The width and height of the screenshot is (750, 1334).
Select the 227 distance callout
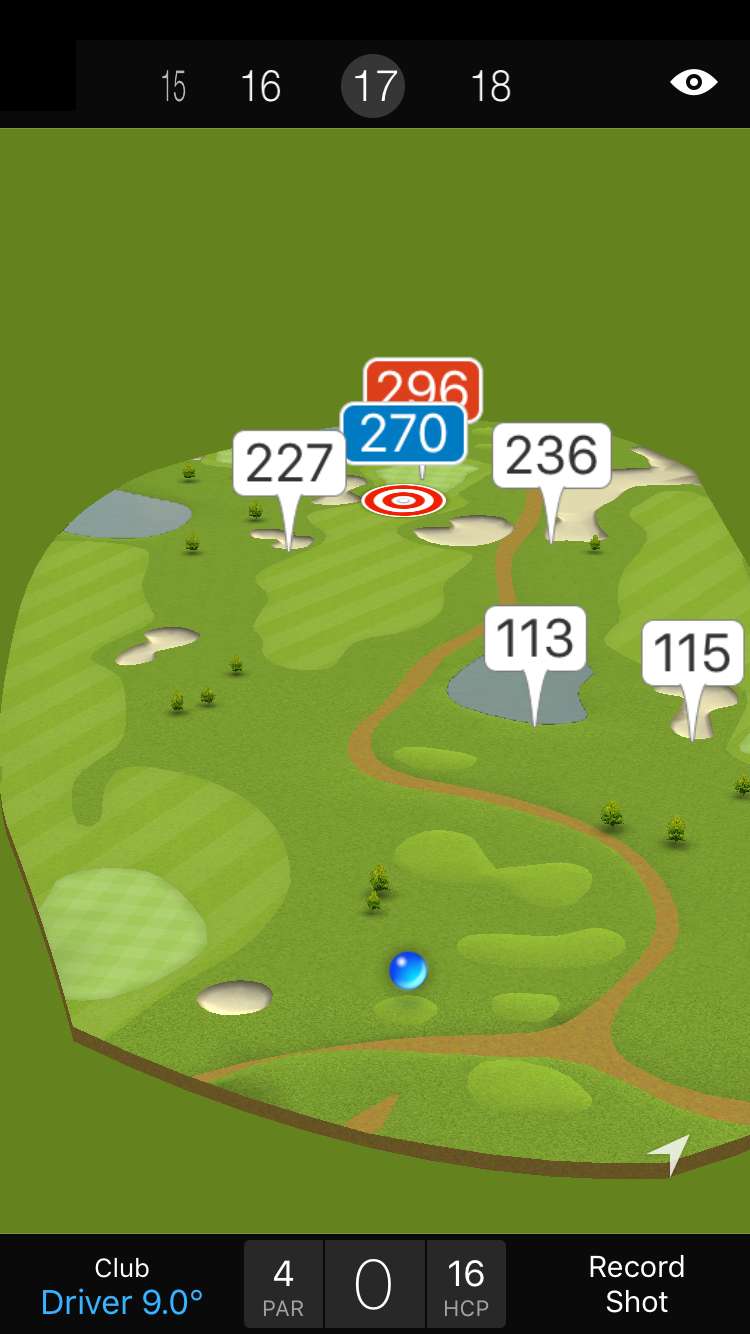[289, 463]
